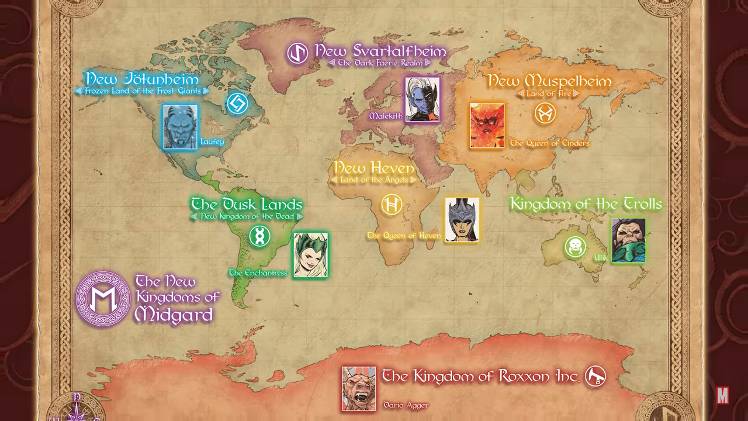
Task: Click the New Svartalfheim purple rune emblem
Action: coord(298,52)
